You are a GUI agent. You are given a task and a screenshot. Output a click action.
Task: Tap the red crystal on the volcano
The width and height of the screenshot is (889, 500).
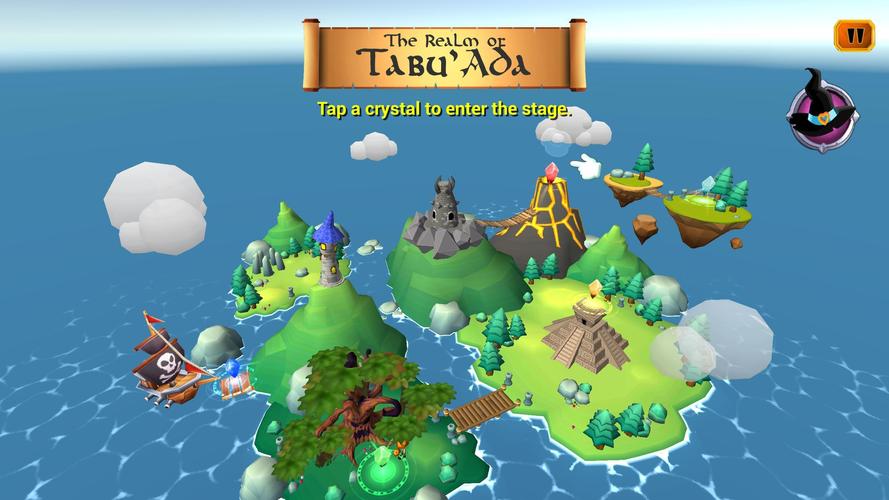pos(550,172)
